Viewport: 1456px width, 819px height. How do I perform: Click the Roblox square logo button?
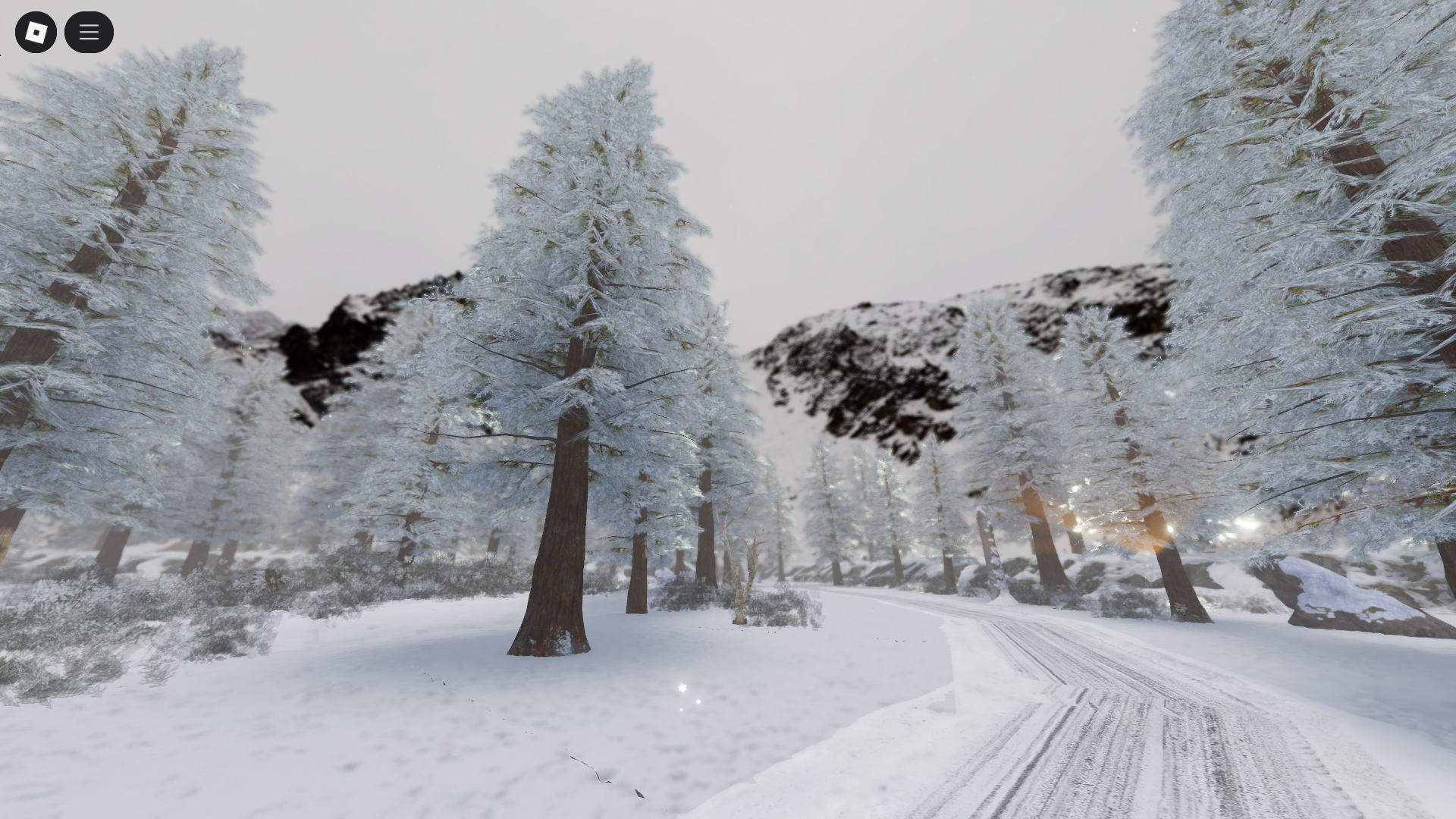(36, 32)
